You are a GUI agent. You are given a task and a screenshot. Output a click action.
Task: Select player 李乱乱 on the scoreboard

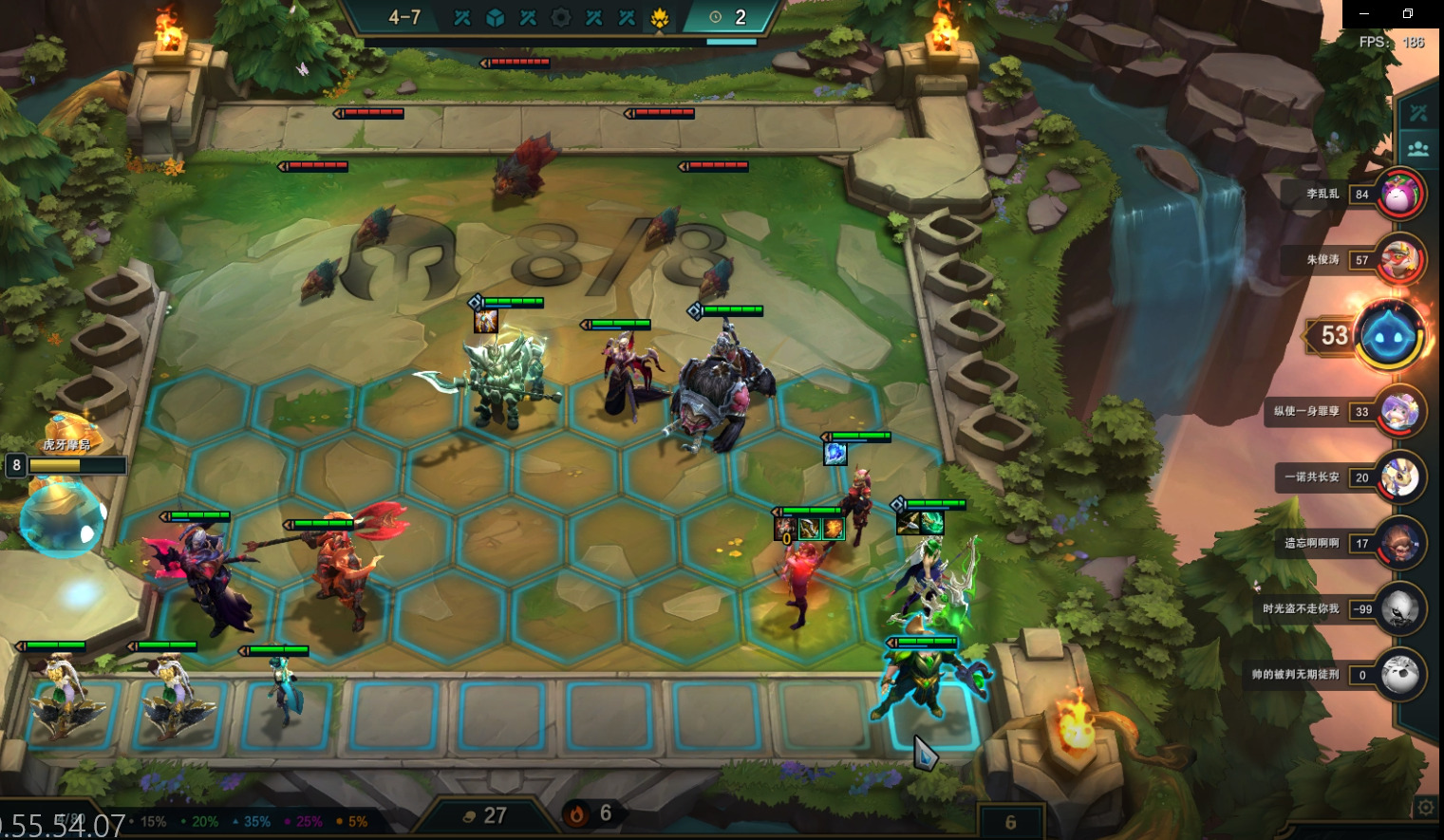click(x=1399, y=195)
